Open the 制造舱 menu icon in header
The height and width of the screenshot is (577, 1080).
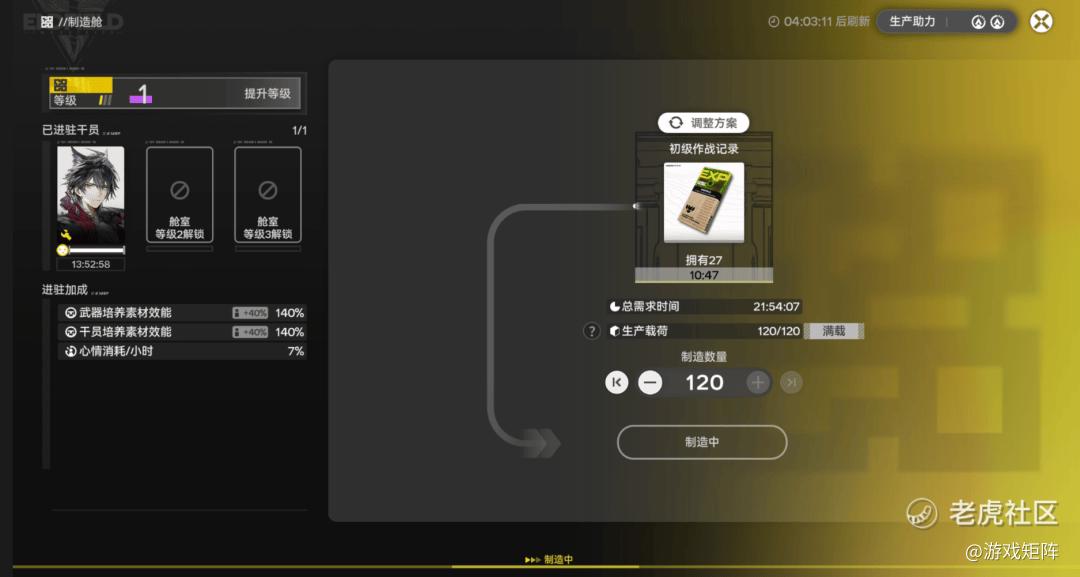[47, 22]
